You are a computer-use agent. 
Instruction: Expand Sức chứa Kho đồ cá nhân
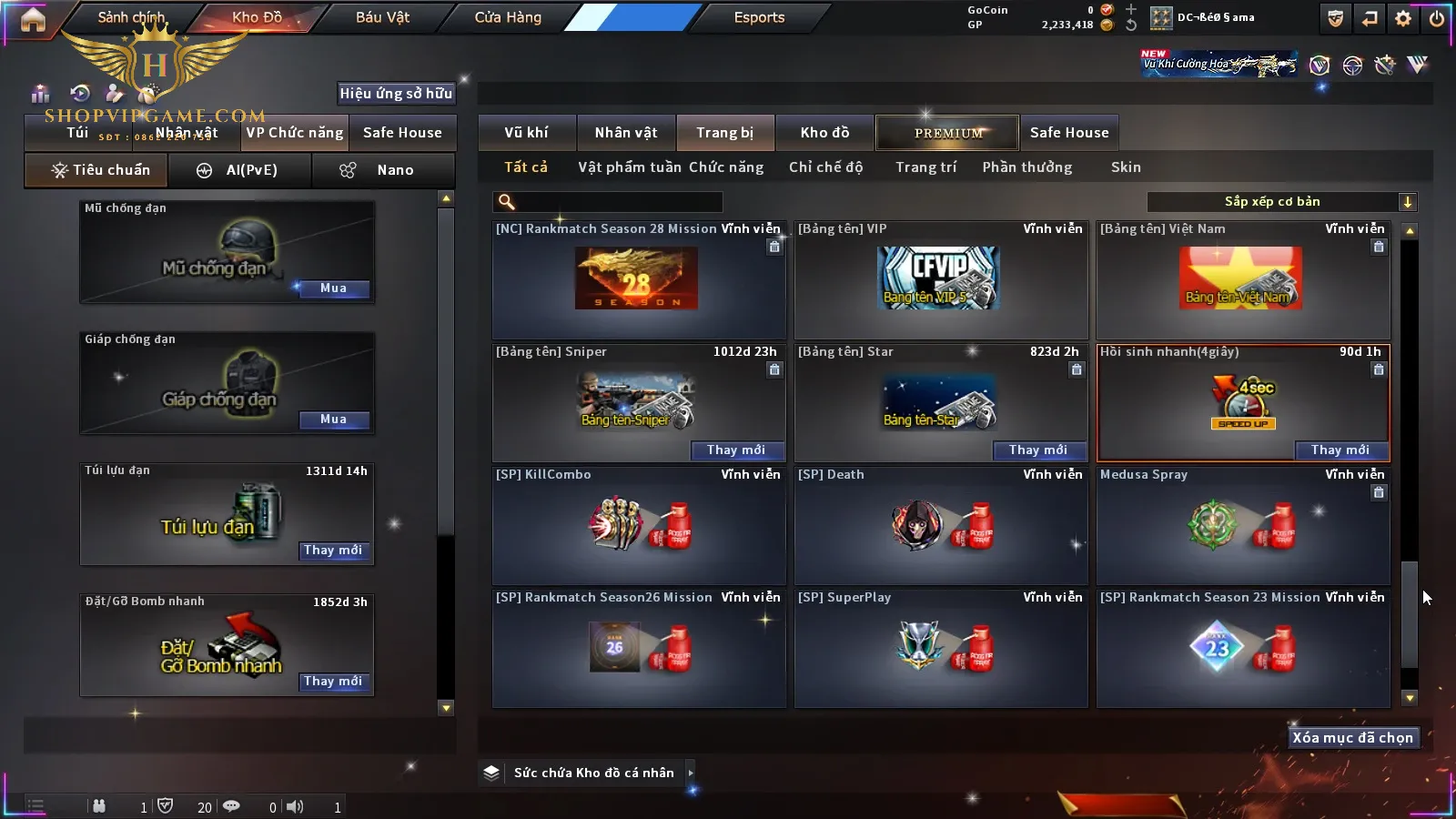[691, 773]
